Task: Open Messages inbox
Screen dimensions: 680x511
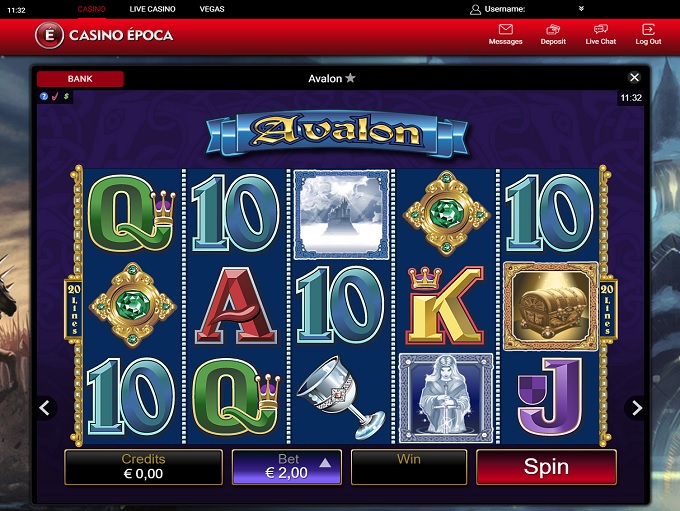Action: click(x=505, y=35)
